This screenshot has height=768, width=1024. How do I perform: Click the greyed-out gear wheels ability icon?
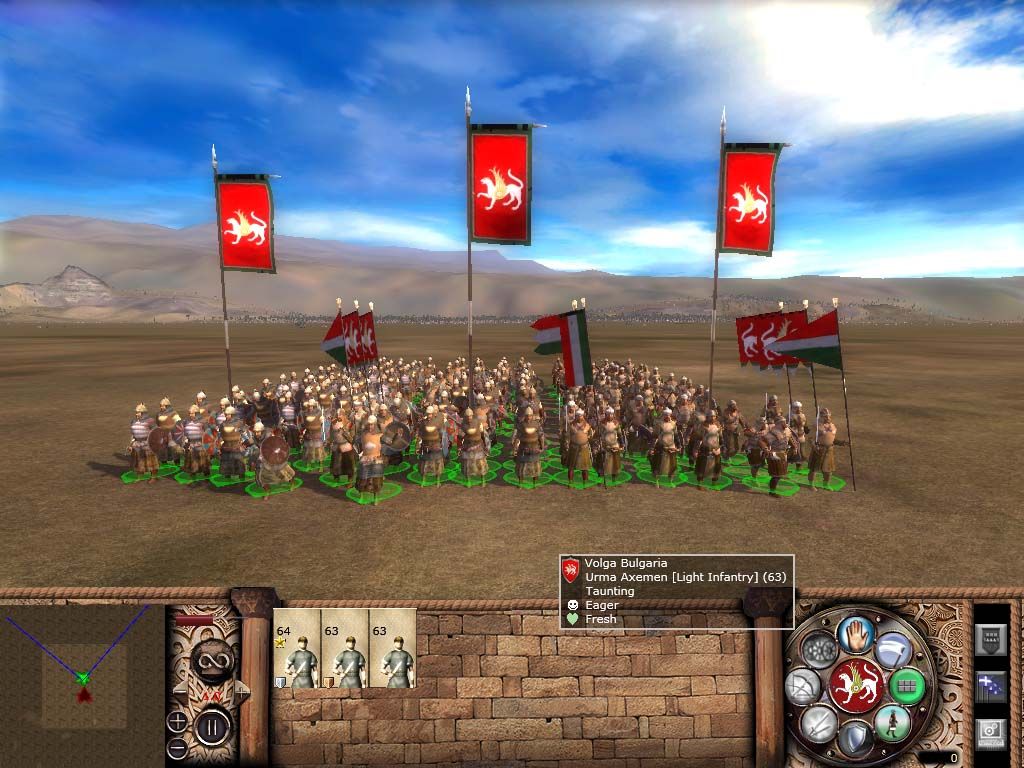point(820,650)
